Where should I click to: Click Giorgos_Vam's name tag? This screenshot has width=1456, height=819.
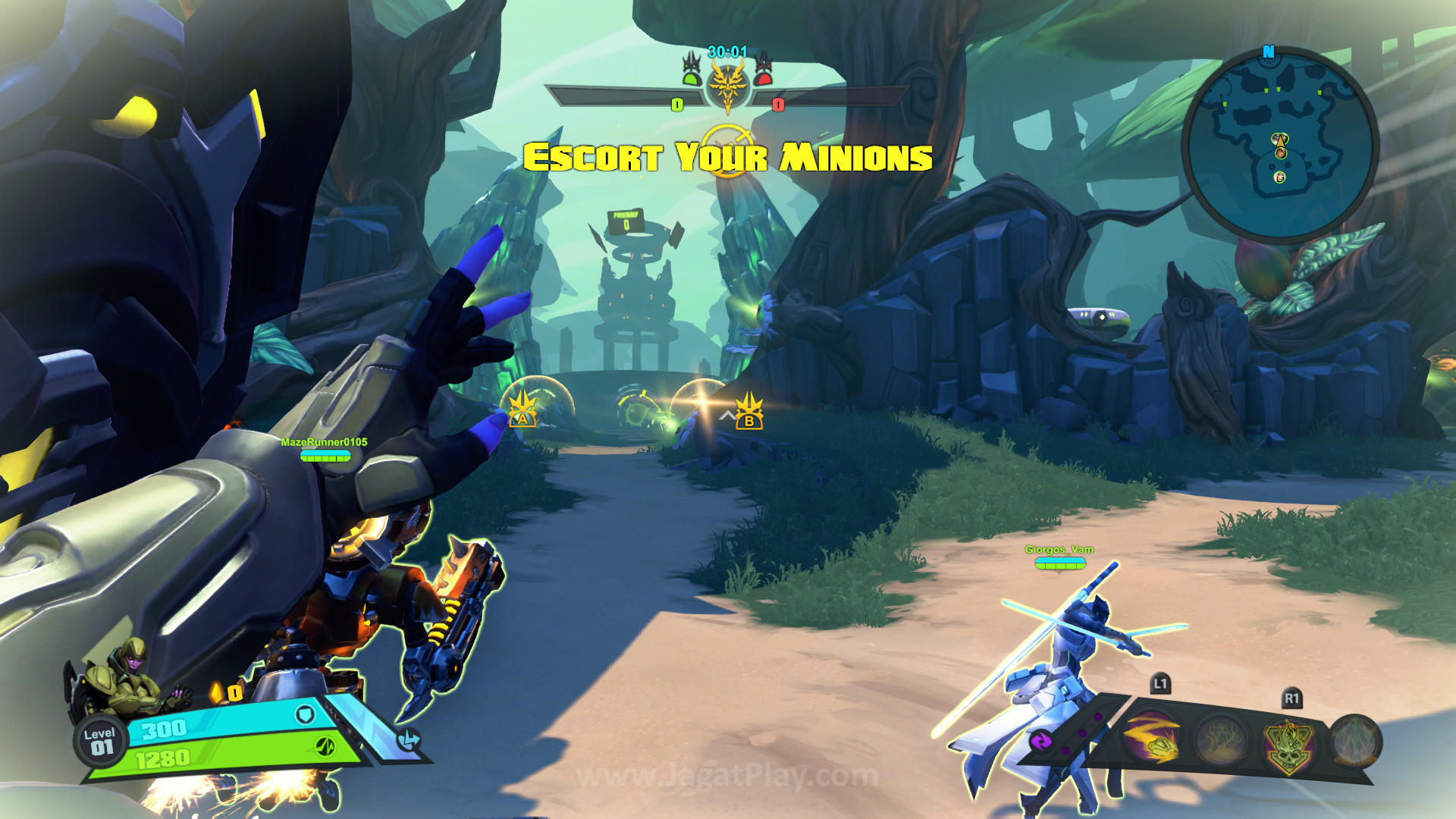[1059, 550]
